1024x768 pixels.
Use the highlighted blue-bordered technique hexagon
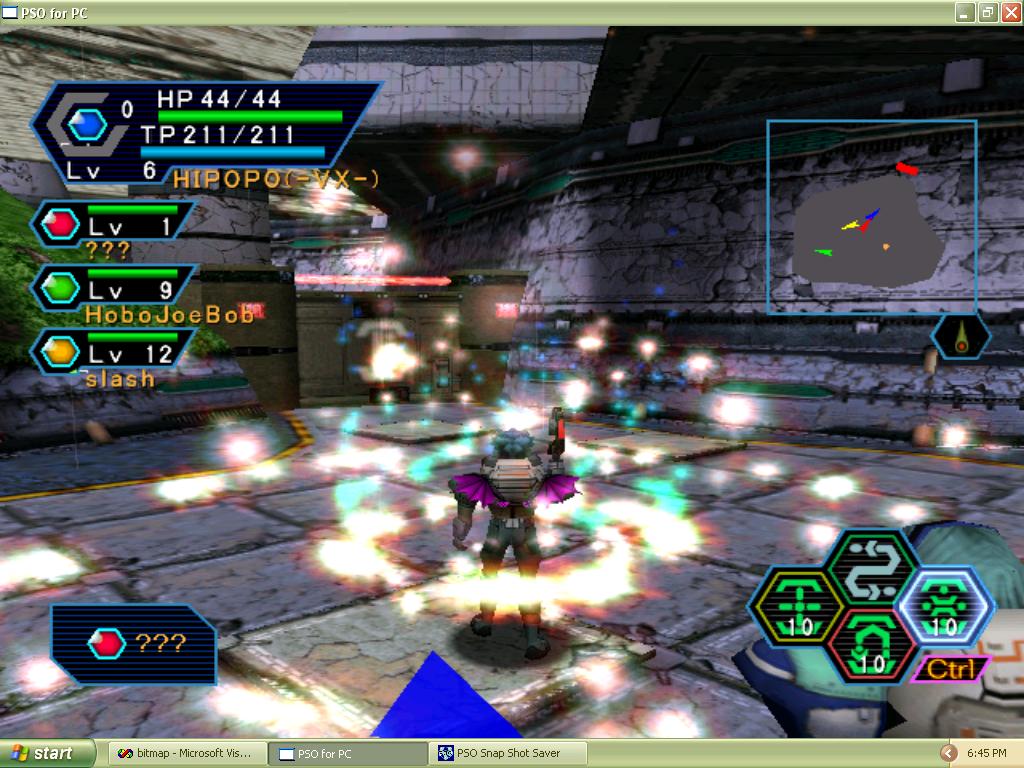943,607
